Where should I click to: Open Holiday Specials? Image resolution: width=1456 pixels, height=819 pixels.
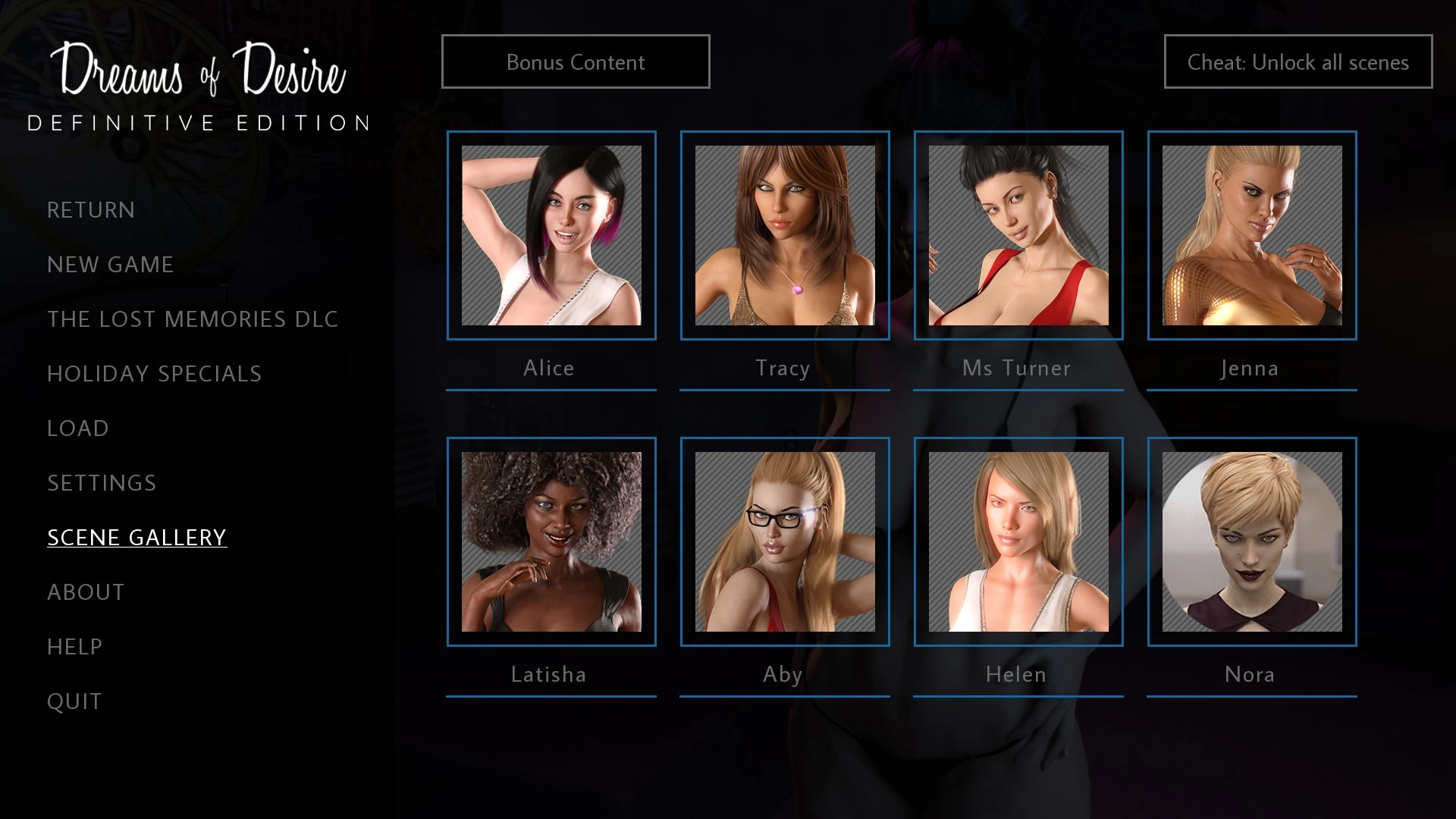coord(155,374)
